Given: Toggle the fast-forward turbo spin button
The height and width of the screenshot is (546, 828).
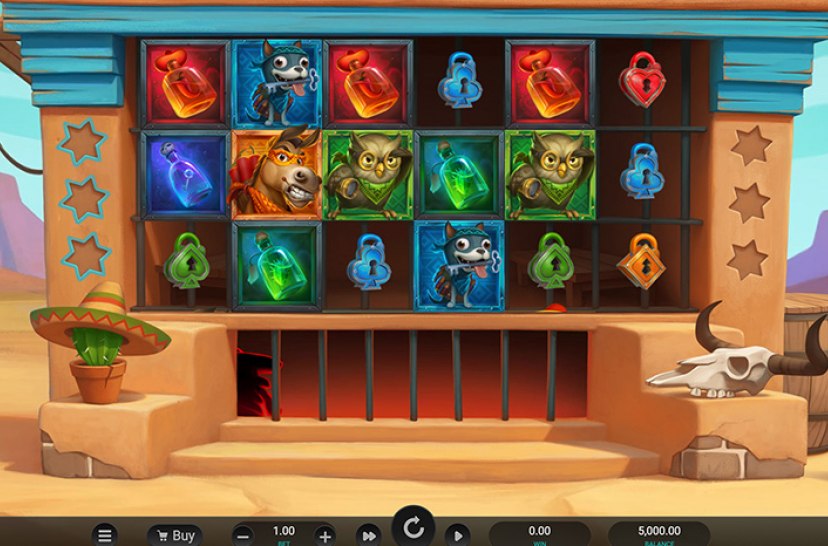Looking at the screenshot, I should tap(369, 535).
